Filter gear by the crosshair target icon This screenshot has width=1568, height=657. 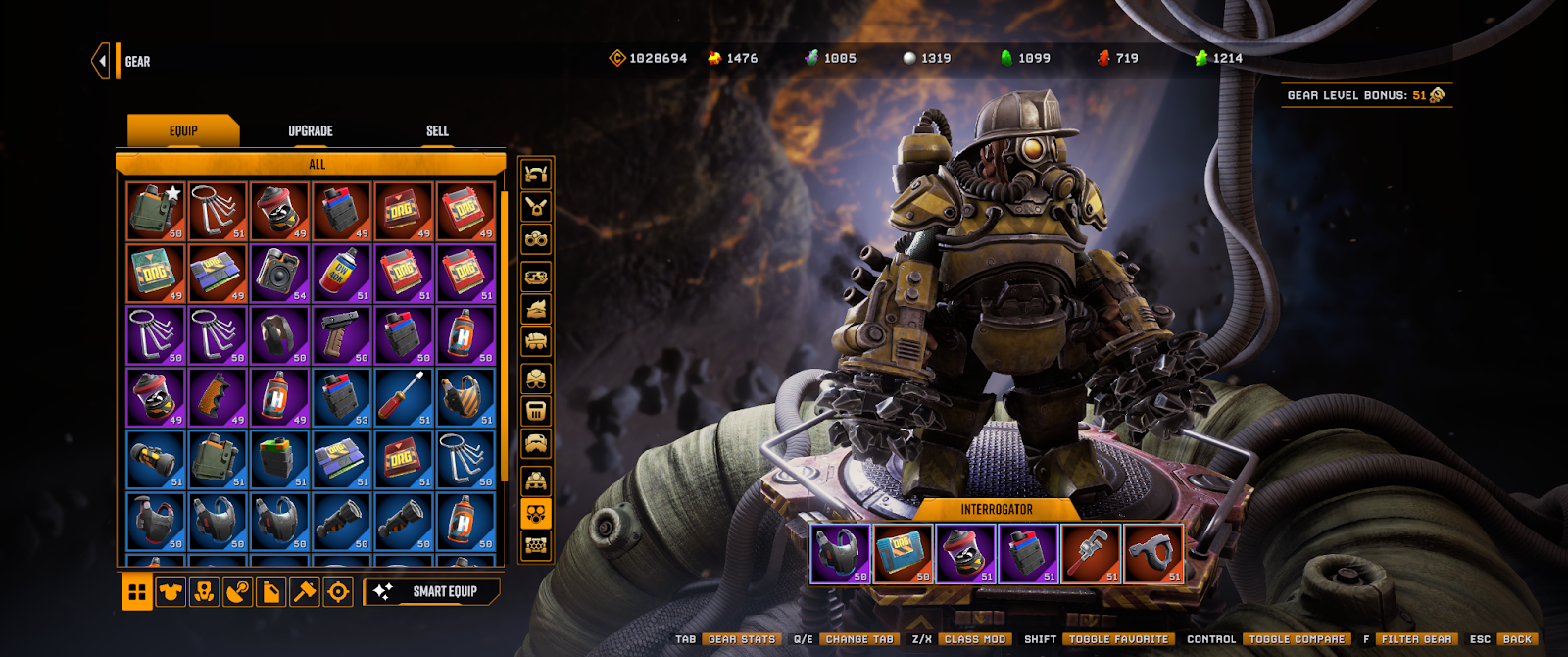[338, 592]
